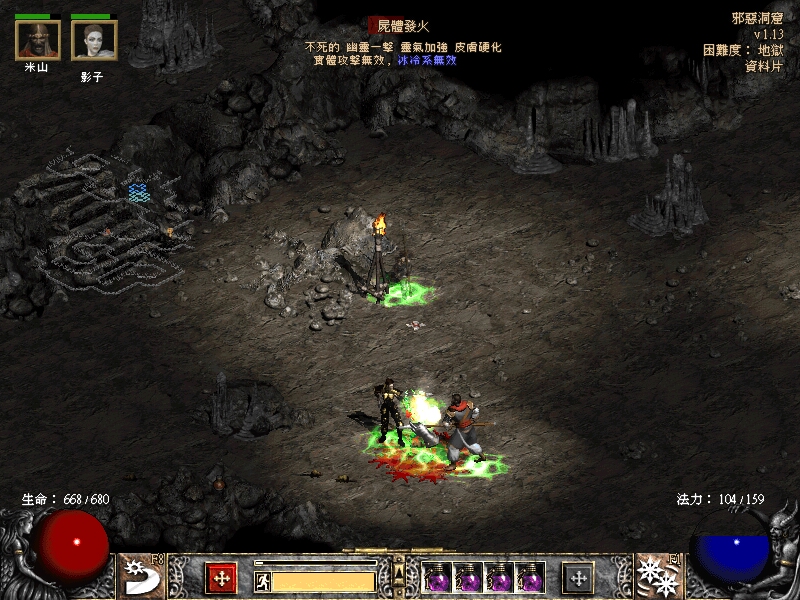800x600 pixels.
Task: Expand the mini panel arrow above the belt
Action: [x=398, y=569]
